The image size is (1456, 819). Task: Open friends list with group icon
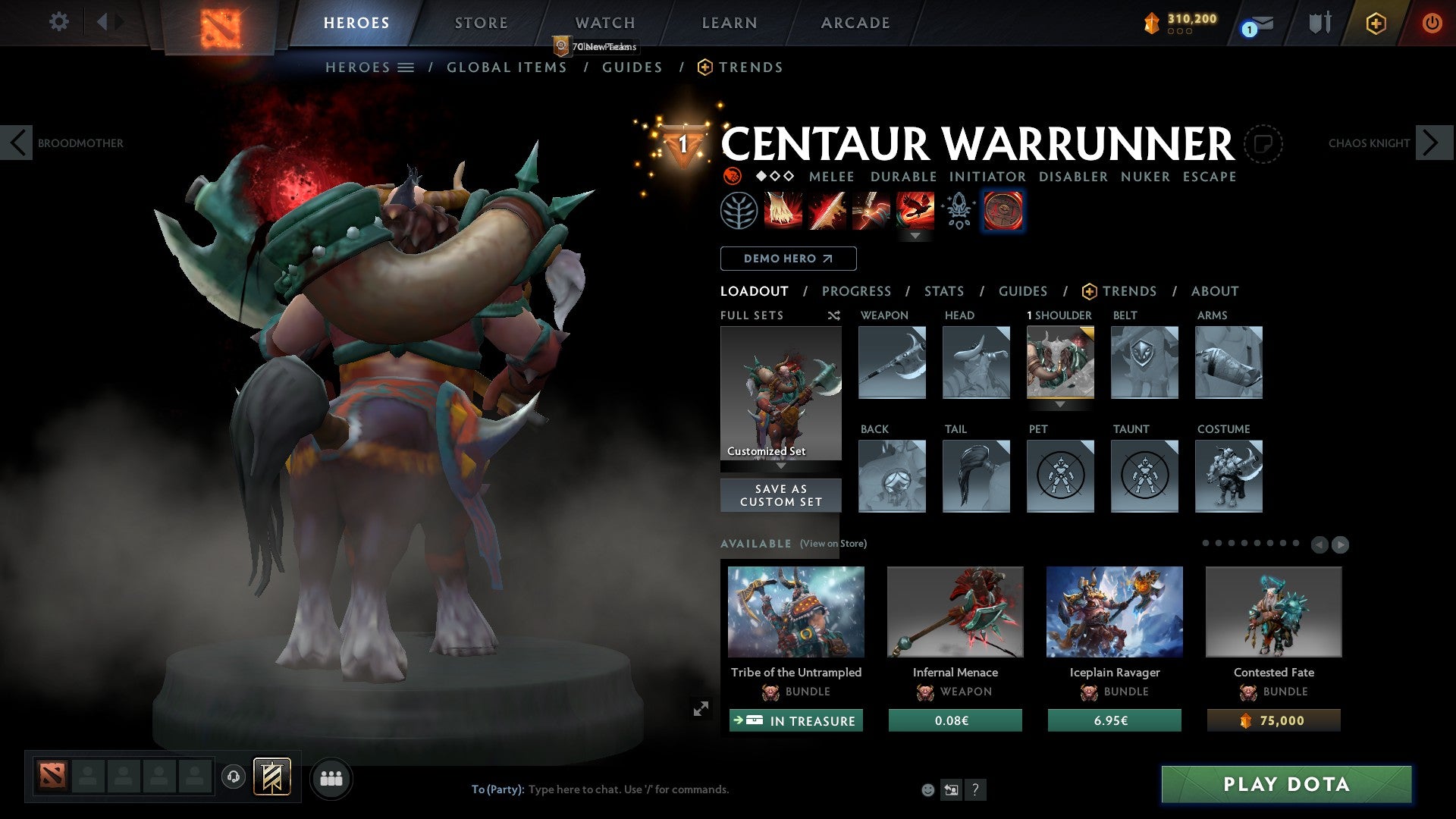coord(331,777)
